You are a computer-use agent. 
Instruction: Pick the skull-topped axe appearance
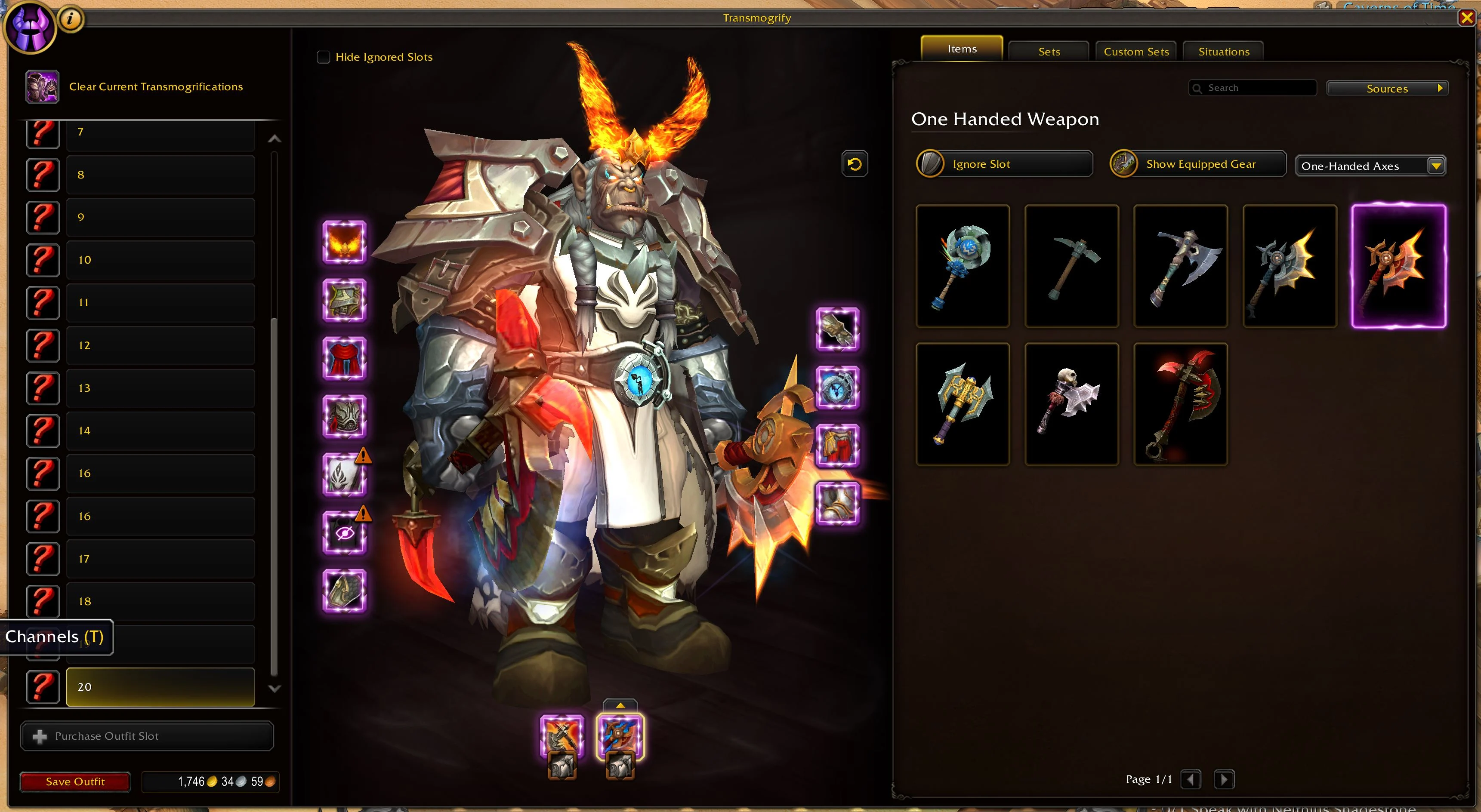[x=1072, y=404]
